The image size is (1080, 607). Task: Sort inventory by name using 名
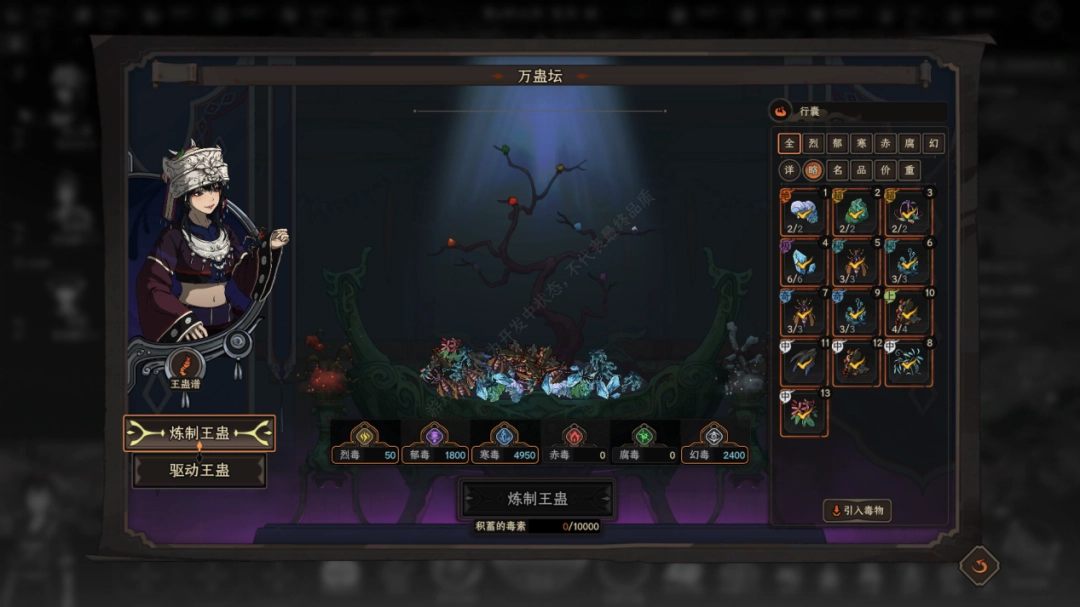tap(838, 169)
